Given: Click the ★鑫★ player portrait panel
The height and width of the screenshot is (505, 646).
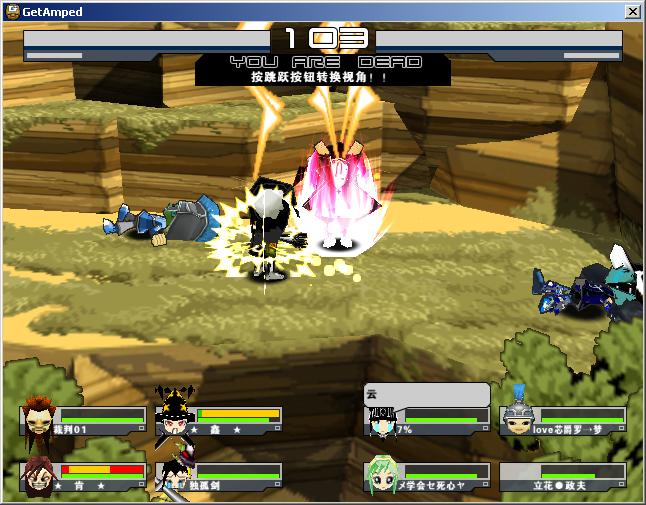Looking at the screenshot, I should 218,420.
